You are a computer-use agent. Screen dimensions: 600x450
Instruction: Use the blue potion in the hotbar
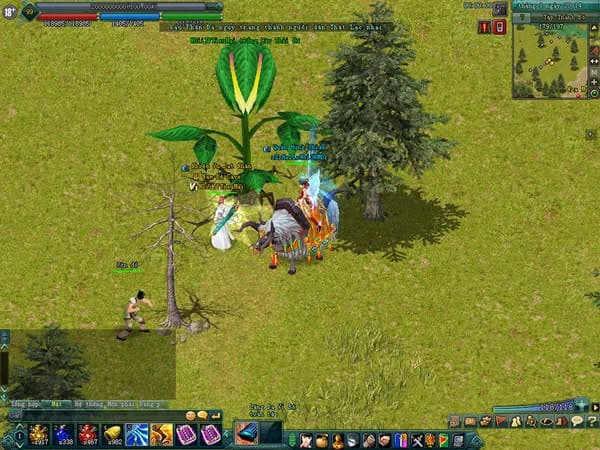[x=63, y=435]
